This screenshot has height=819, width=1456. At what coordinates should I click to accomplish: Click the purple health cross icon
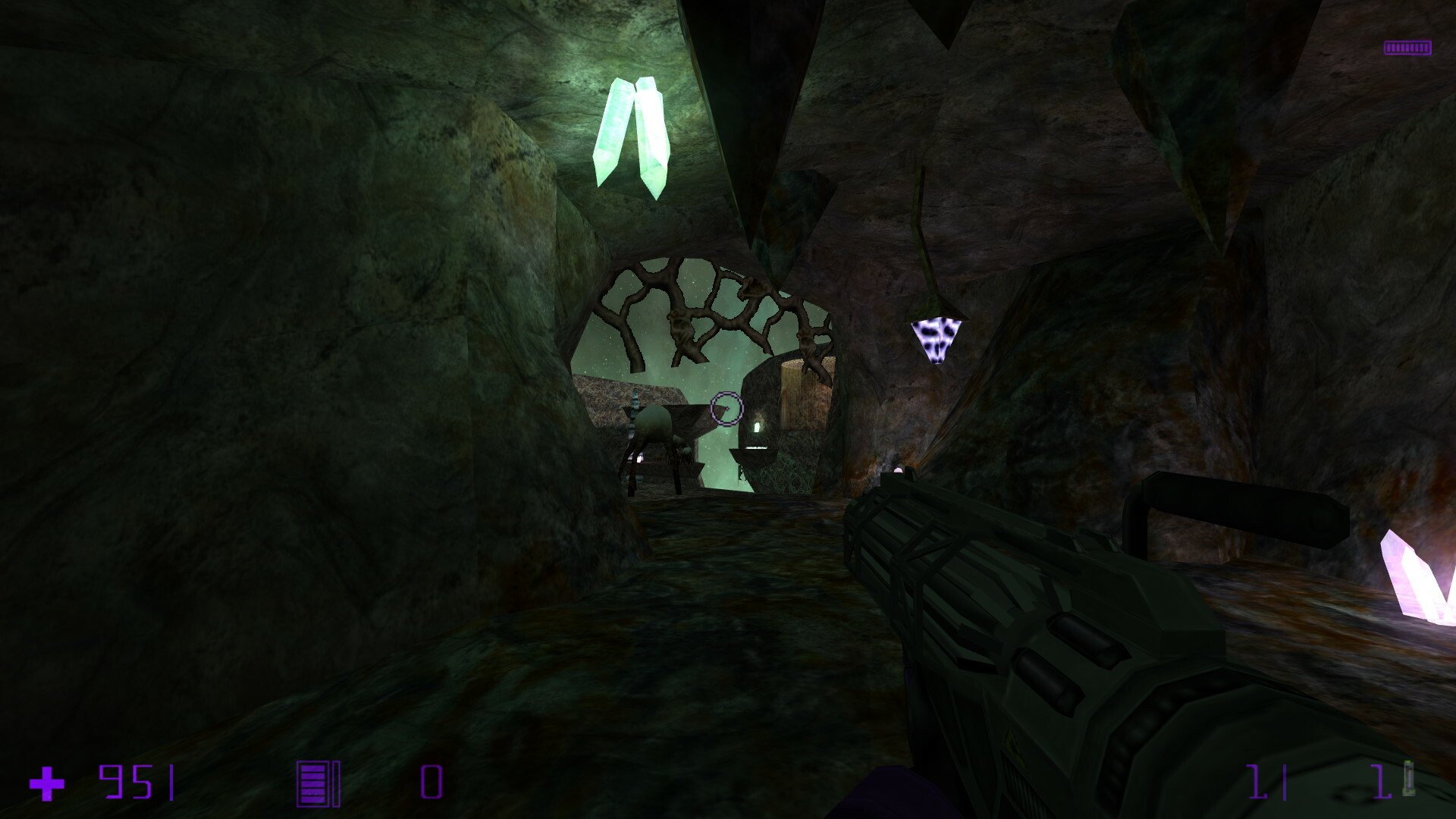pos(47,783)
